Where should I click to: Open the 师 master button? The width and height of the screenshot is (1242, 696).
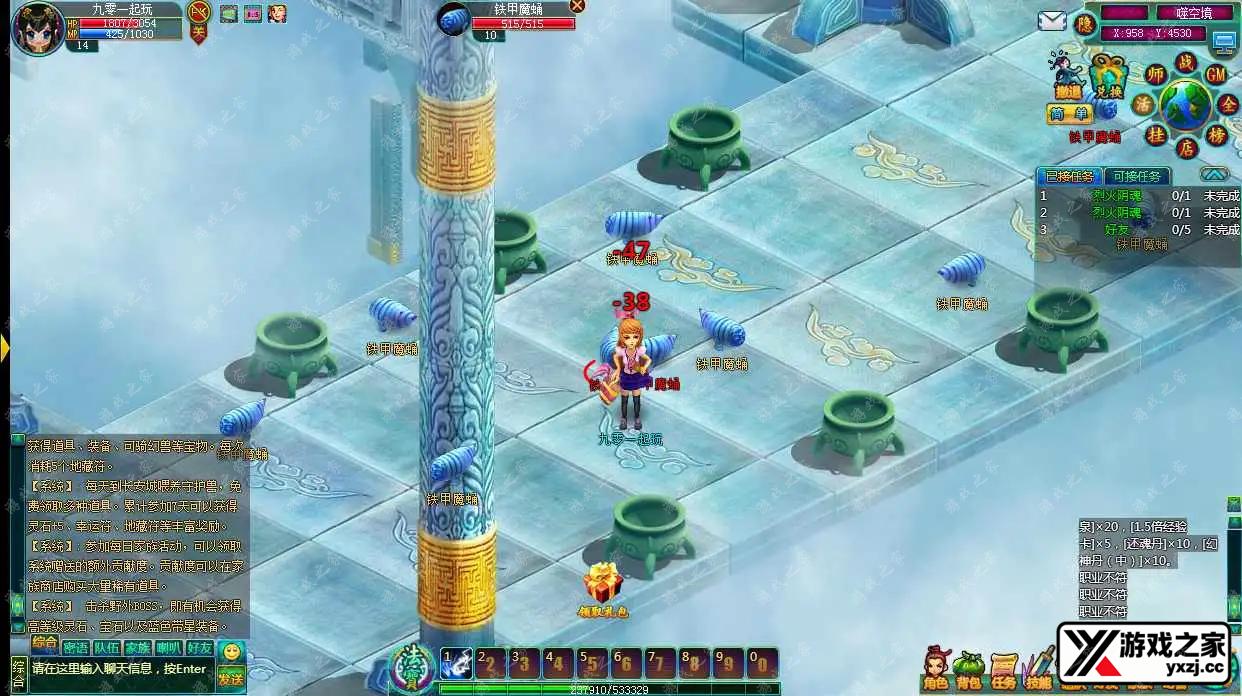1156,74
